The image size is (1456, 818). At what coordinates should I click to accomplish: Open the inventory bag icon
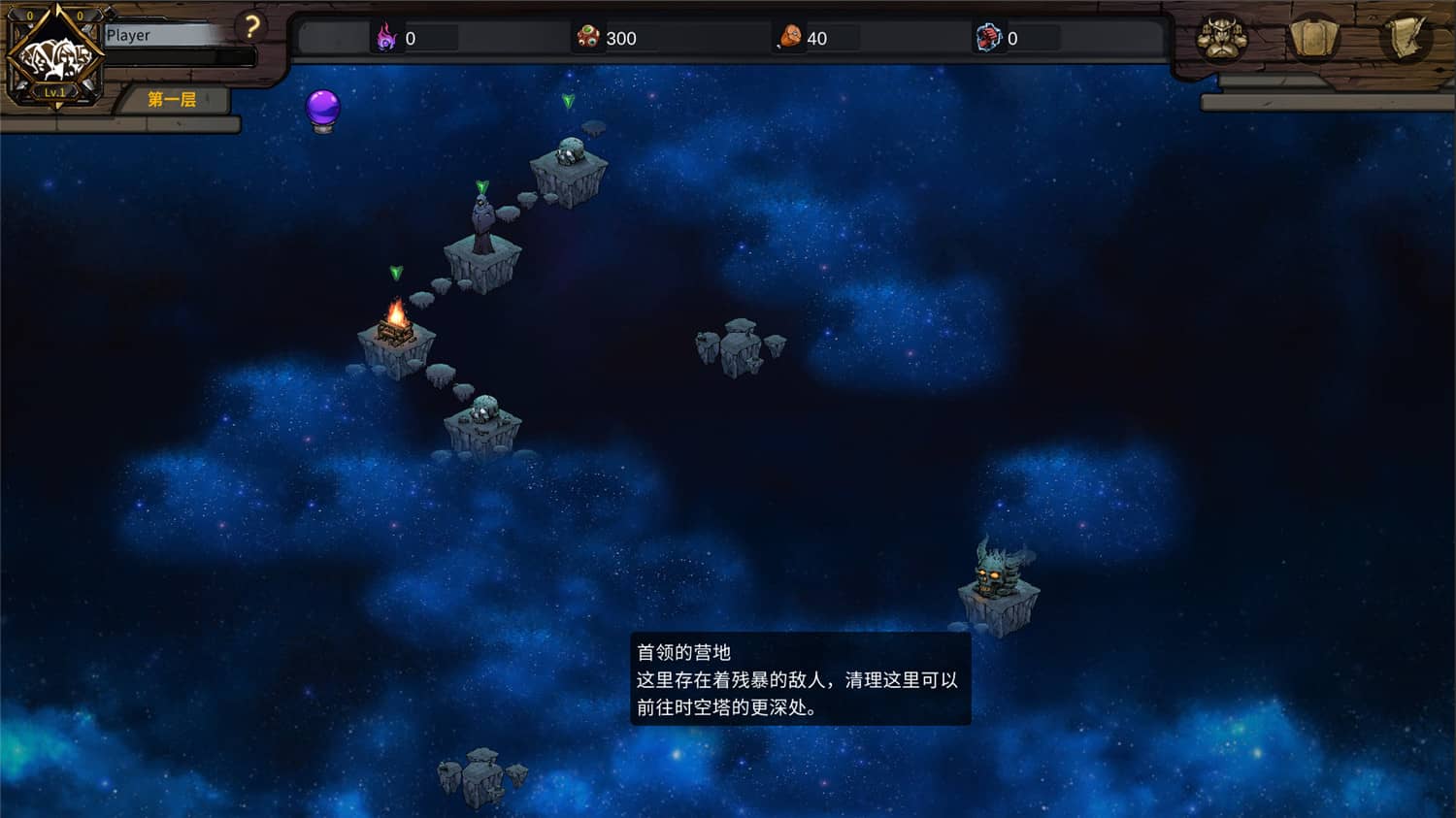(1316, 40)
